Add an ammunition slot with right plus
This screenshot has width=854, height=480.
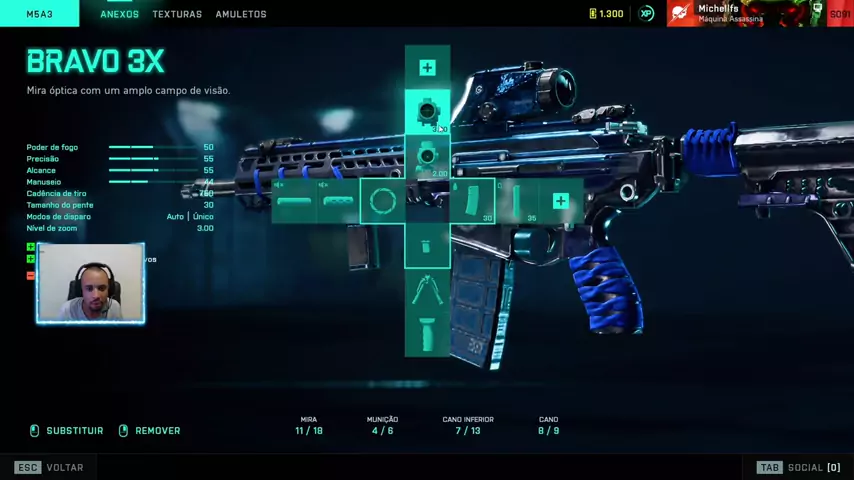pos(560,202)
